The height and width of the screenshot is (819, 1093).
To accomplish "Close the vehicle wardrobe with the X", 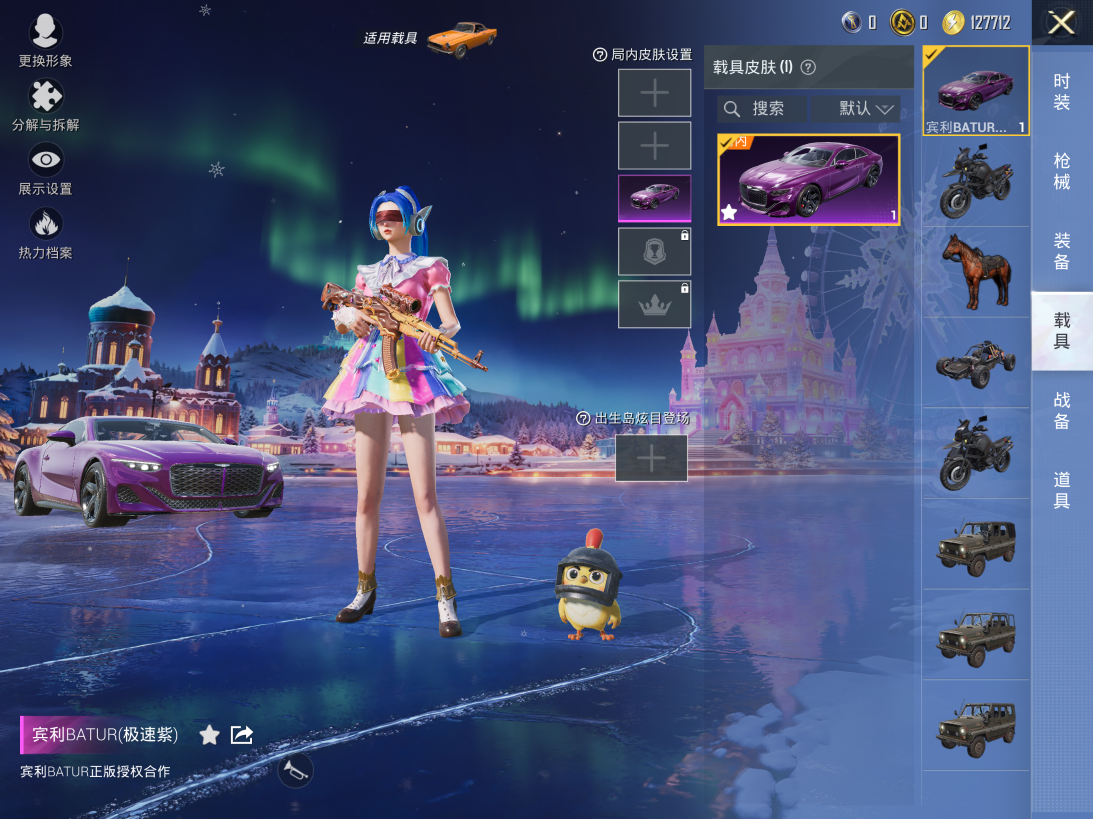I will pyautogui.click(x=1061, y=22).
